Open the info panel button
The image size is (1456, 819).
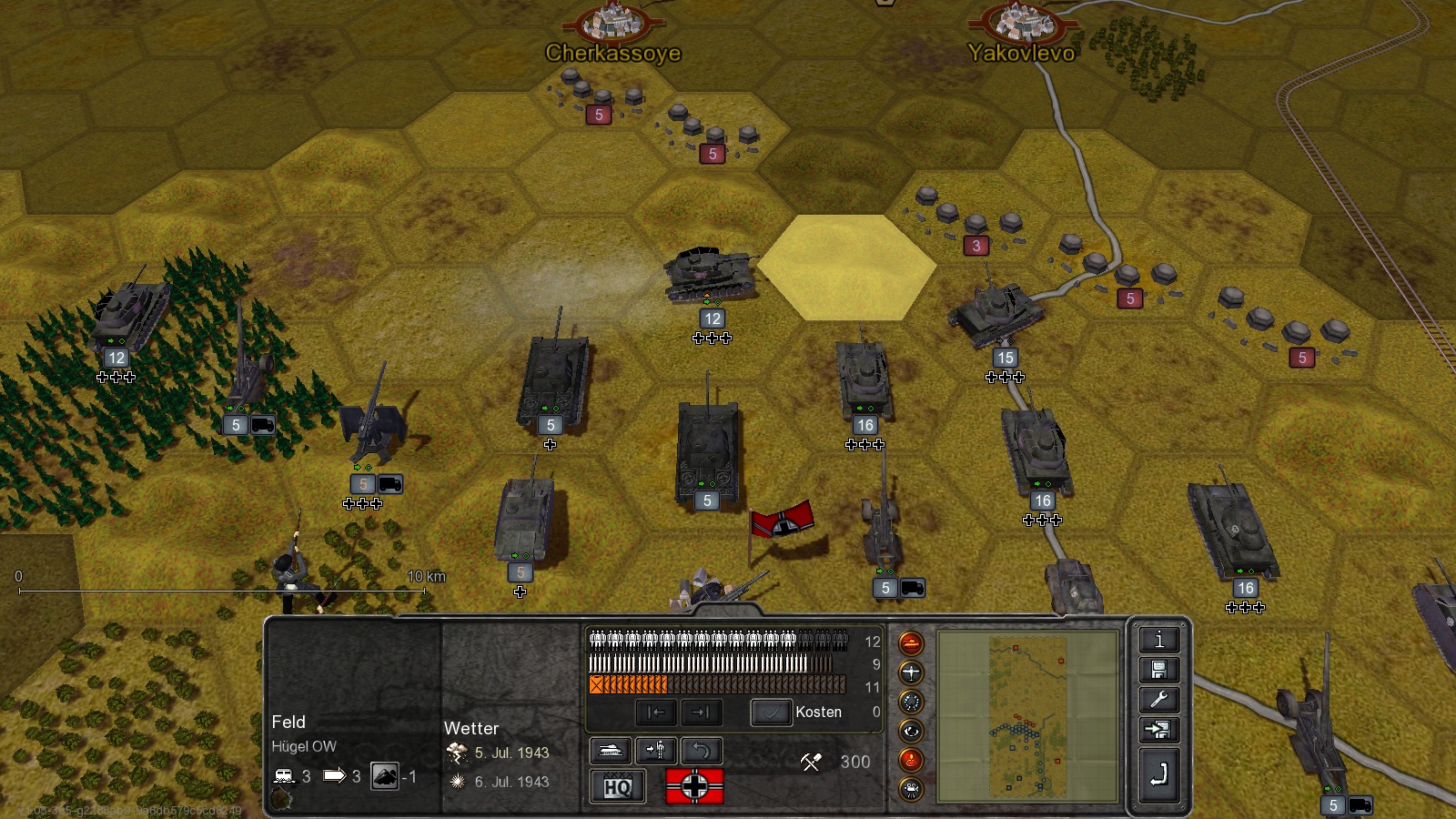click(1158, 640)
